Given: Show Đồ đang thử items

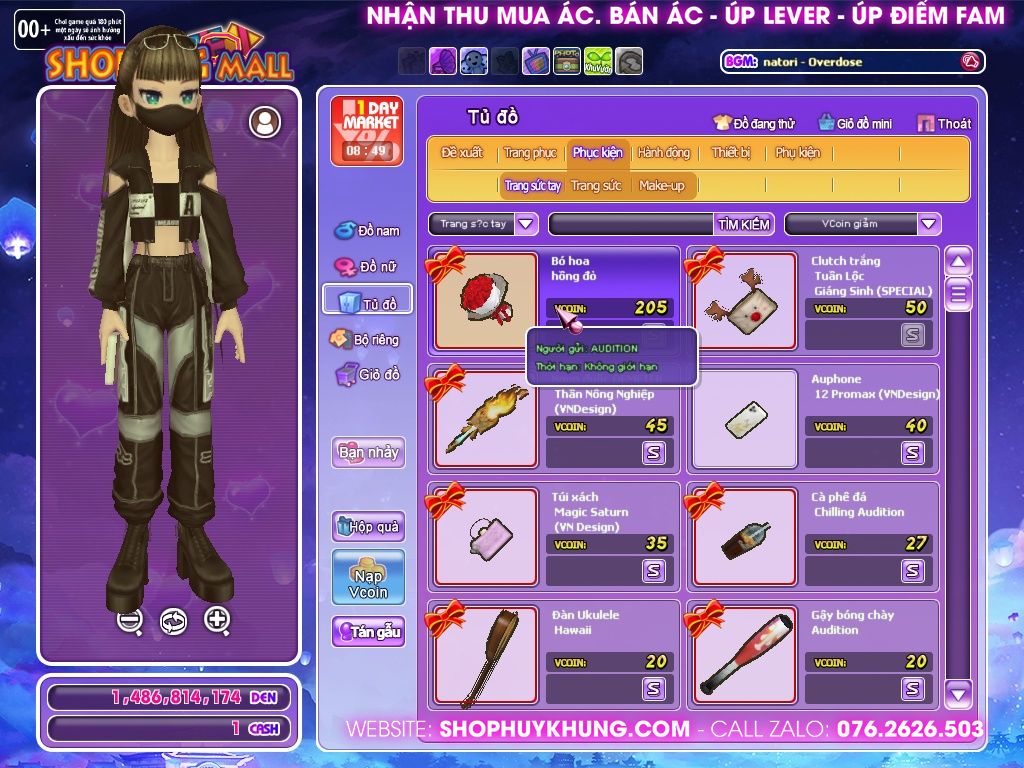Looking at the screenshot, I should (x=754, y=124).
